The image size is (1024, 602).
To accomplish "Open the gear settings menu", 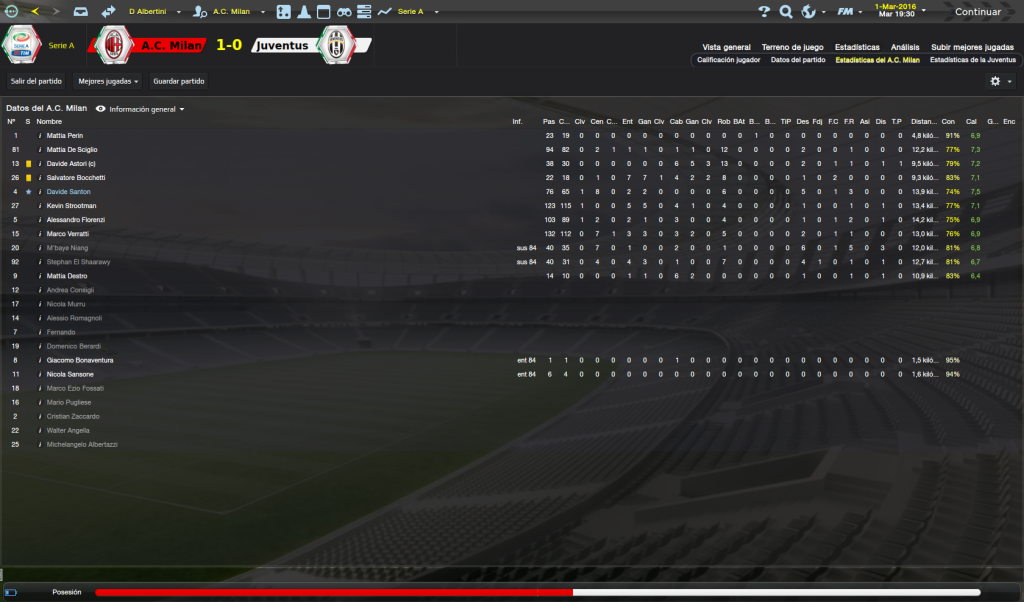I will [x=995, y=81].
